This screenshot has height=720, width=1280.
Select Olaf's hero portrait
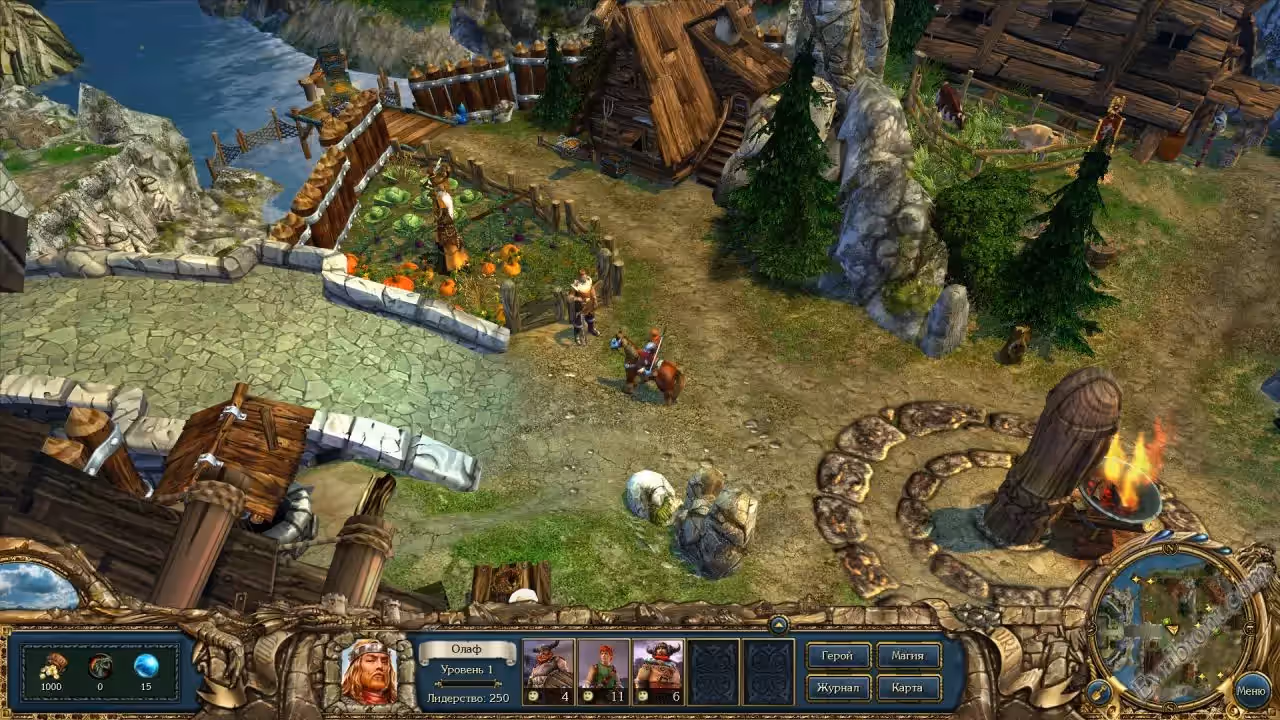369,670
